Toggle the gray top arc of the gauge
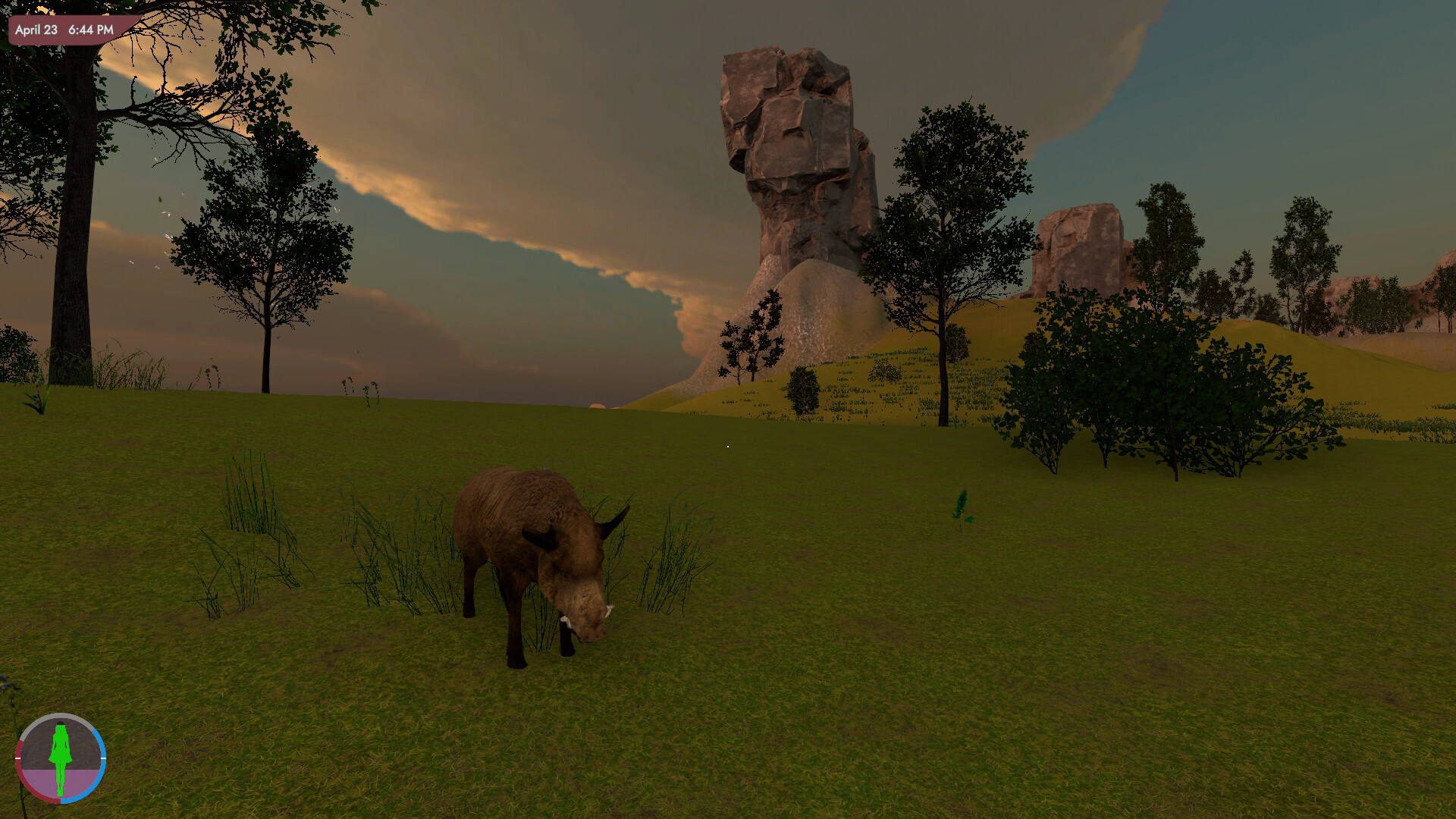Screen dimensions: 1456x819 click(x=61, y=715)
